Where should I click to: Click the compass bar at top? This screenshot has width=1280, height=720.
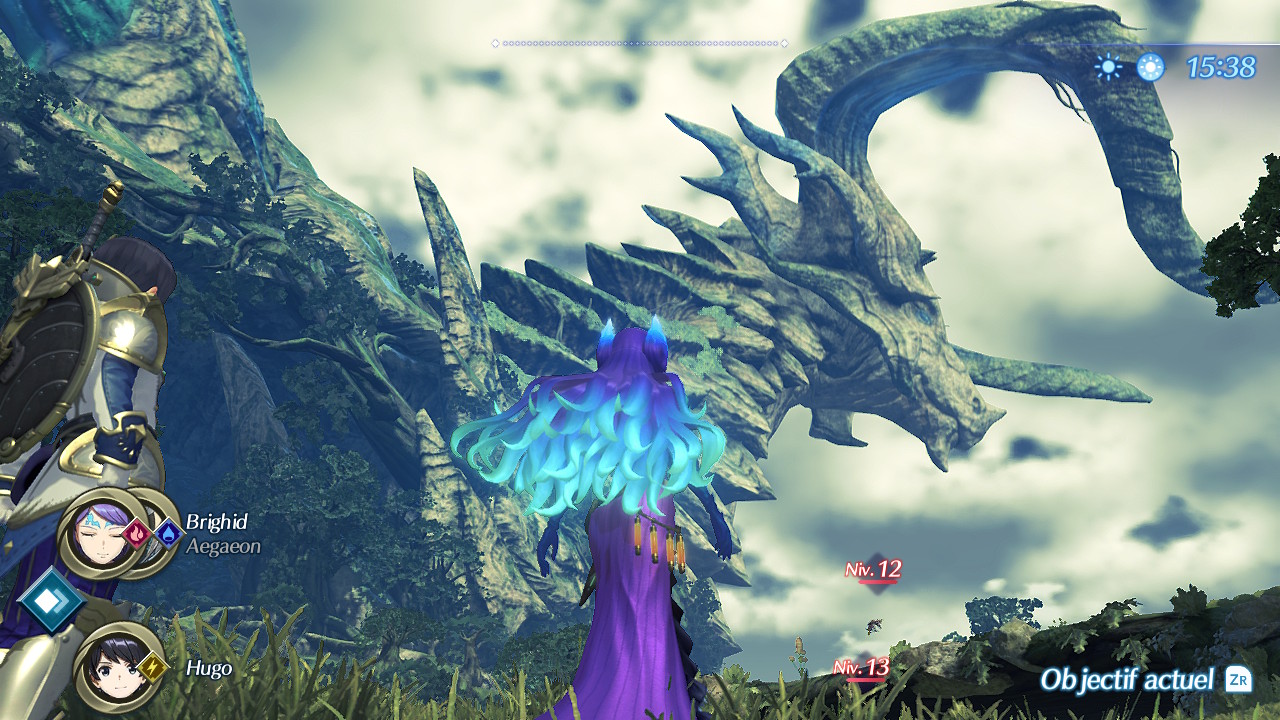coord(639,43)
